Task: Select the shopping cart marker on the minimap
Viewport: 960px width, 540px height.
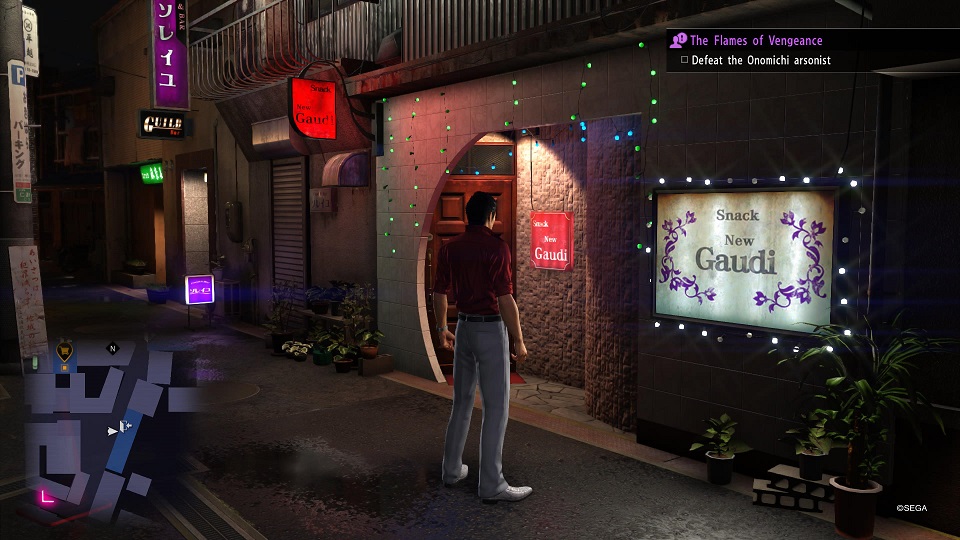Action: coord(65,349)
